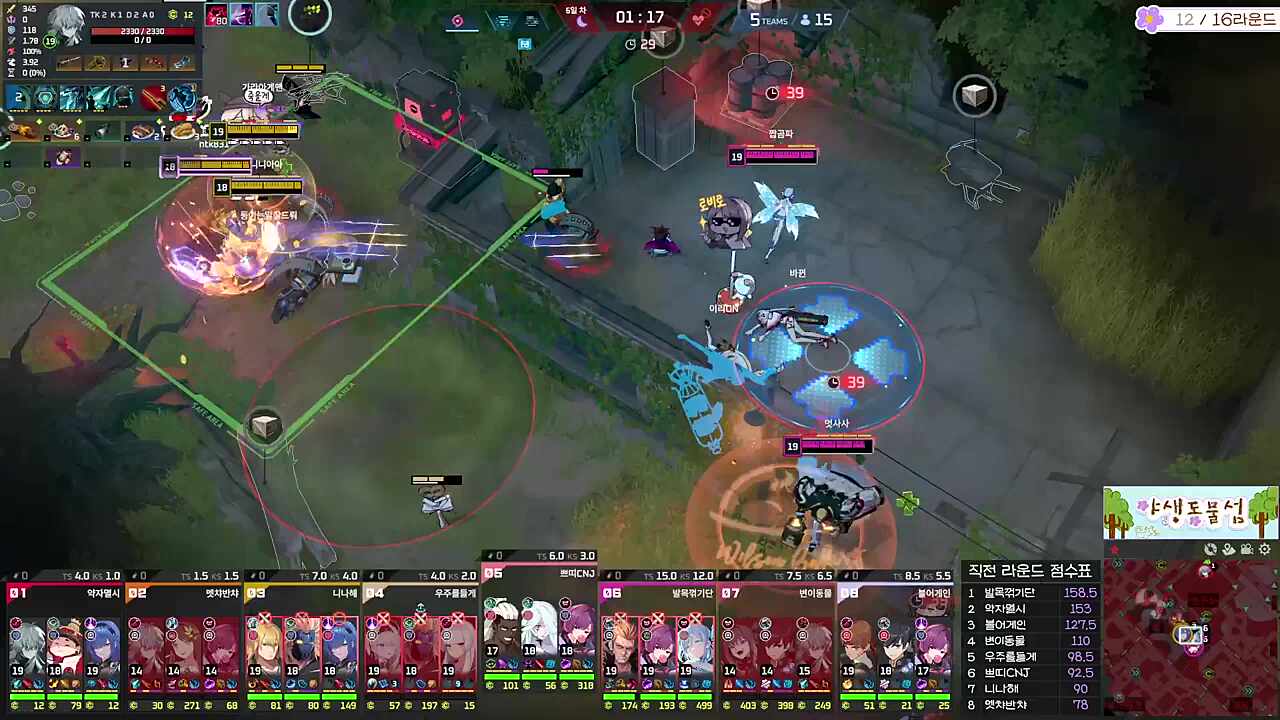1280x720 pixels.
Task: Click the 야생동물섬 stream logo banner
Action: [x=1190, y=514]
